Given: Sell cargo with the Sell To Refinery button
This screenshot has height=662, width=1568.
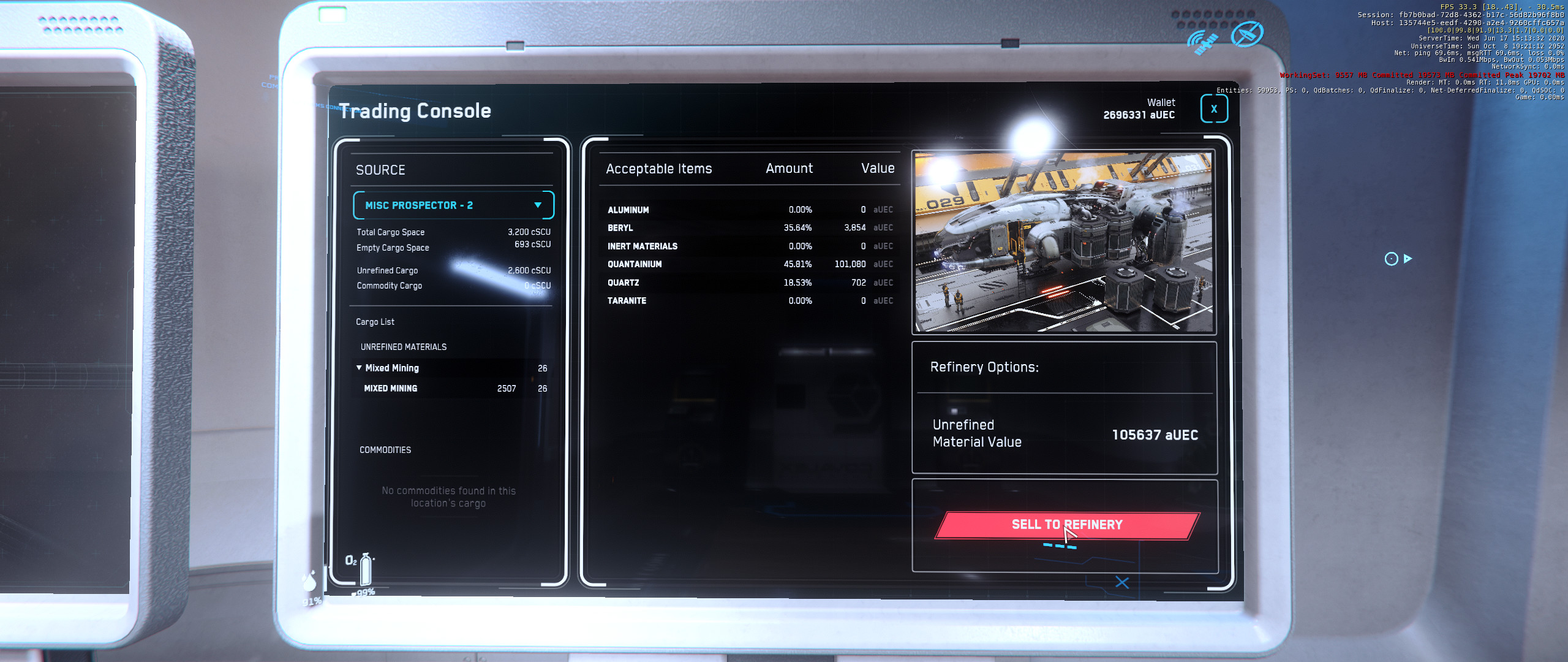Looking at the screenshot, I should click(1066, 525).
